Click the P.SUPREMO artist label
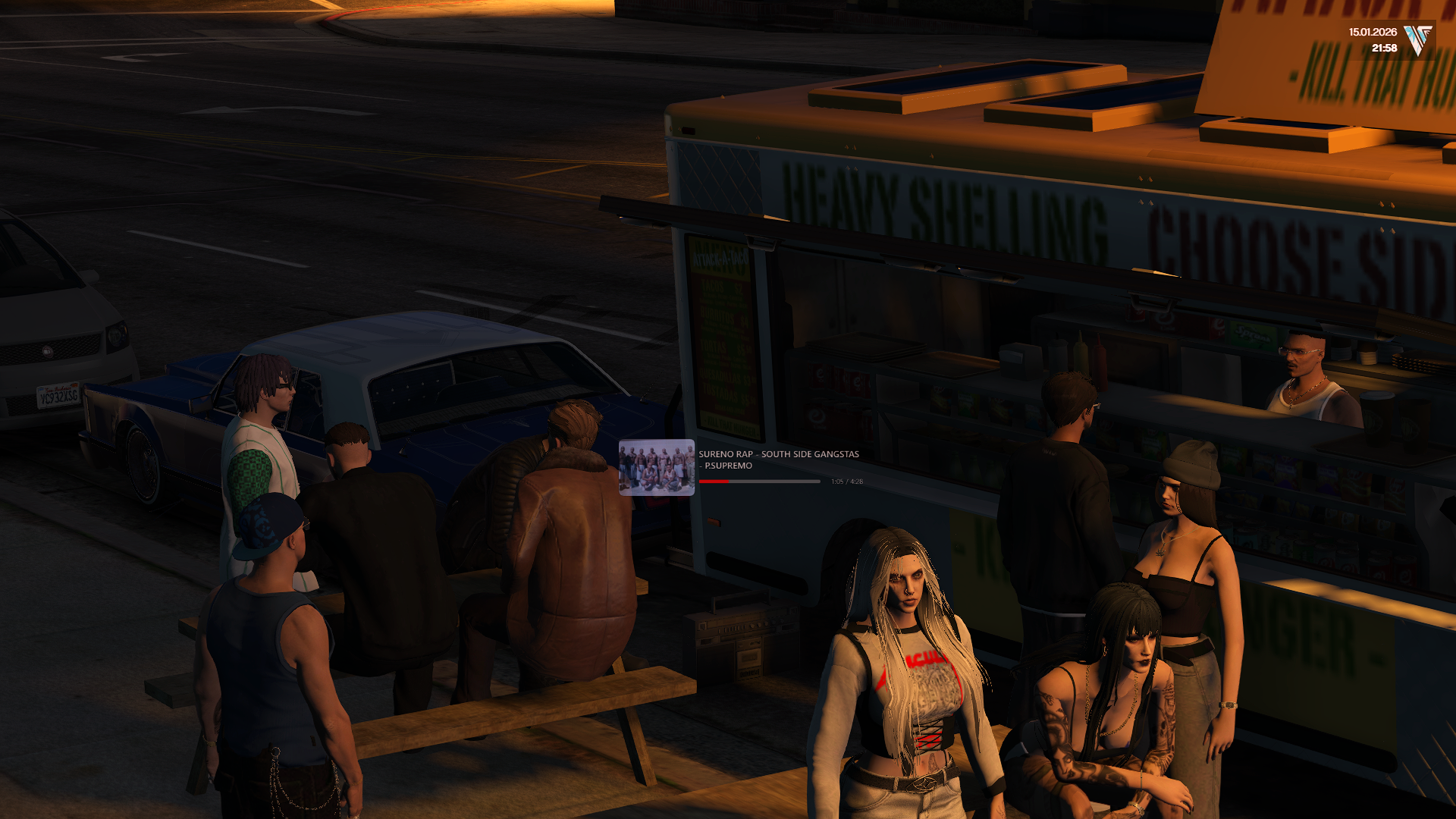This screenshot has width=1456, height=819. [726, 466]
